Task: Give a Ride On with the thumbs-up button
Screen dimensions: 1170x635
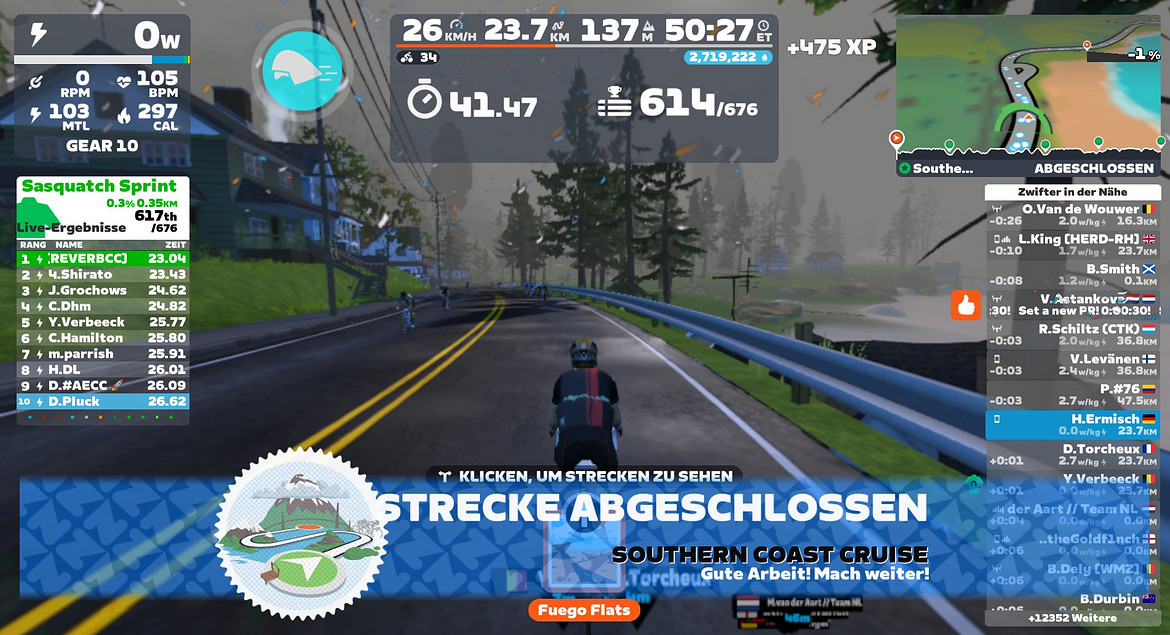Action: point(965,305)
